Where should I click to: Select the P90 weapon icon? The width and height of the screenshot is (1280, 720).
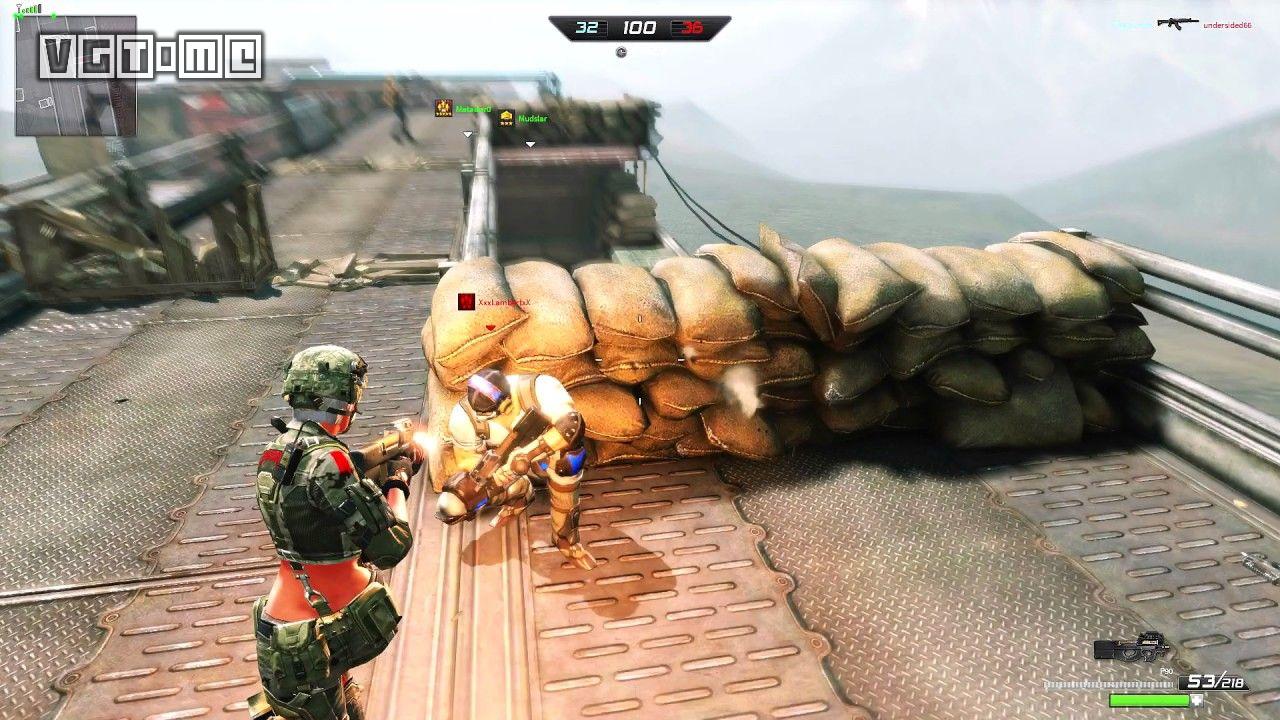click(1130, 647)
